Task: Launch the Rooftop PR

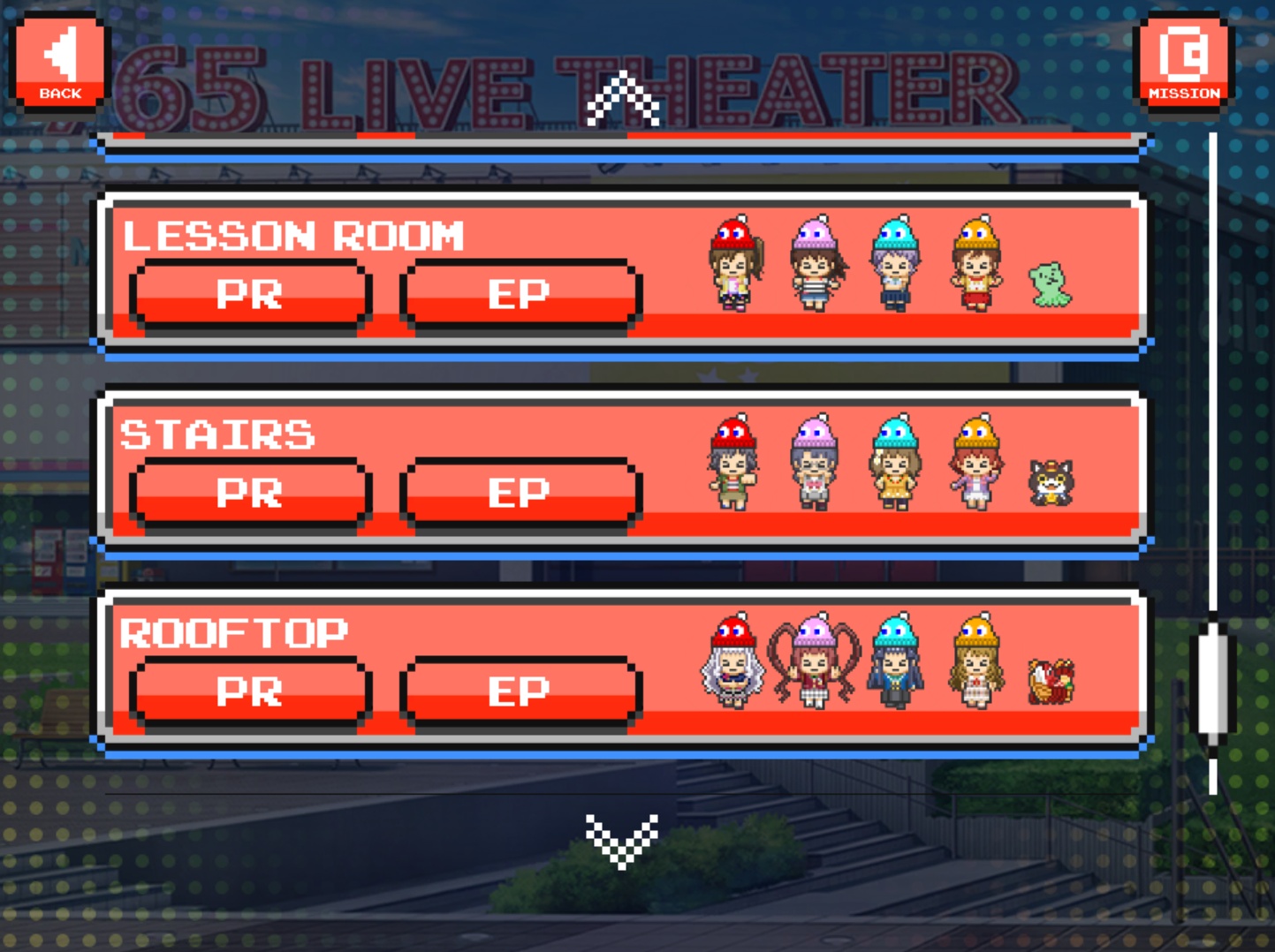Action: 250,692
